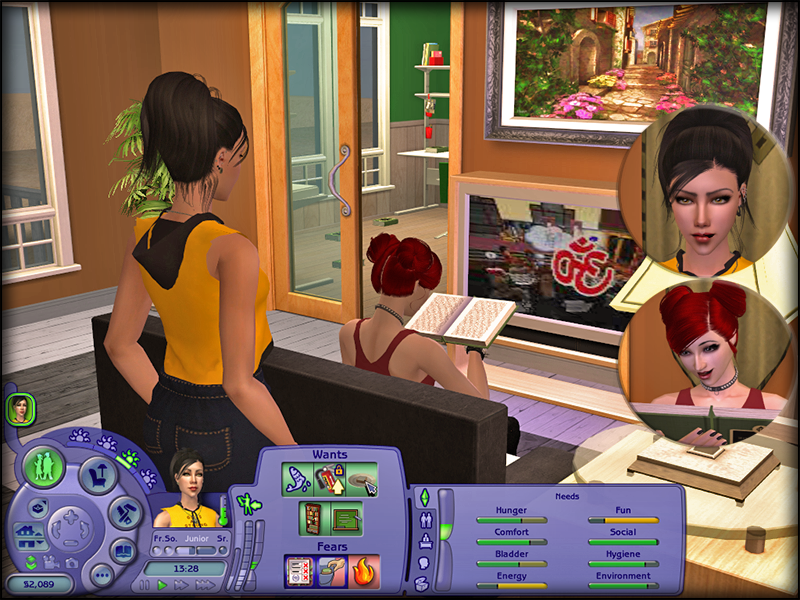The height and width of the screenshot is (600, 800).
Task: Set game speed to triple fast-forward
Action: click(203, 584)
